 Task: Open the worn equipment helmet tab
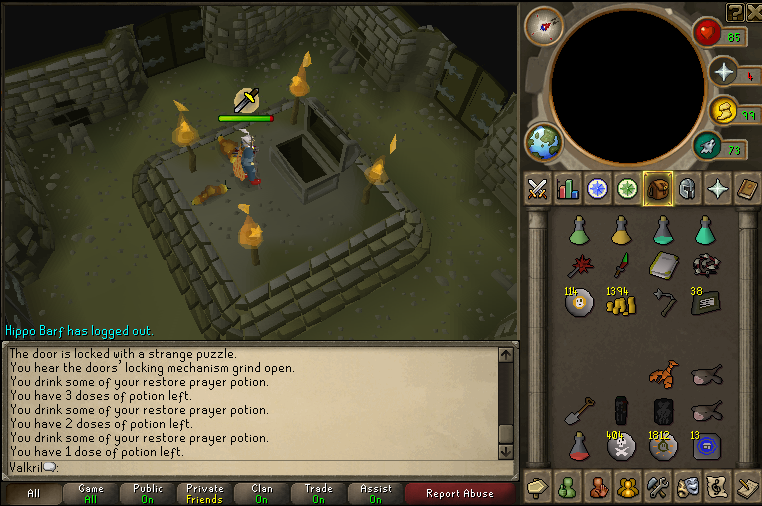click(688, 188)
